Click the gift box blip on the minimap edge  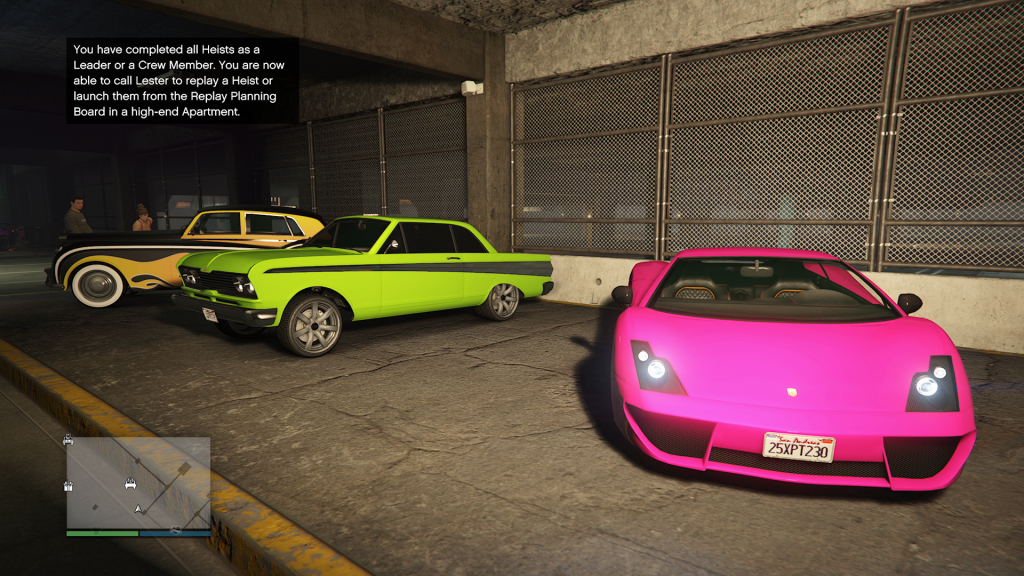click(x=69, y=486)
